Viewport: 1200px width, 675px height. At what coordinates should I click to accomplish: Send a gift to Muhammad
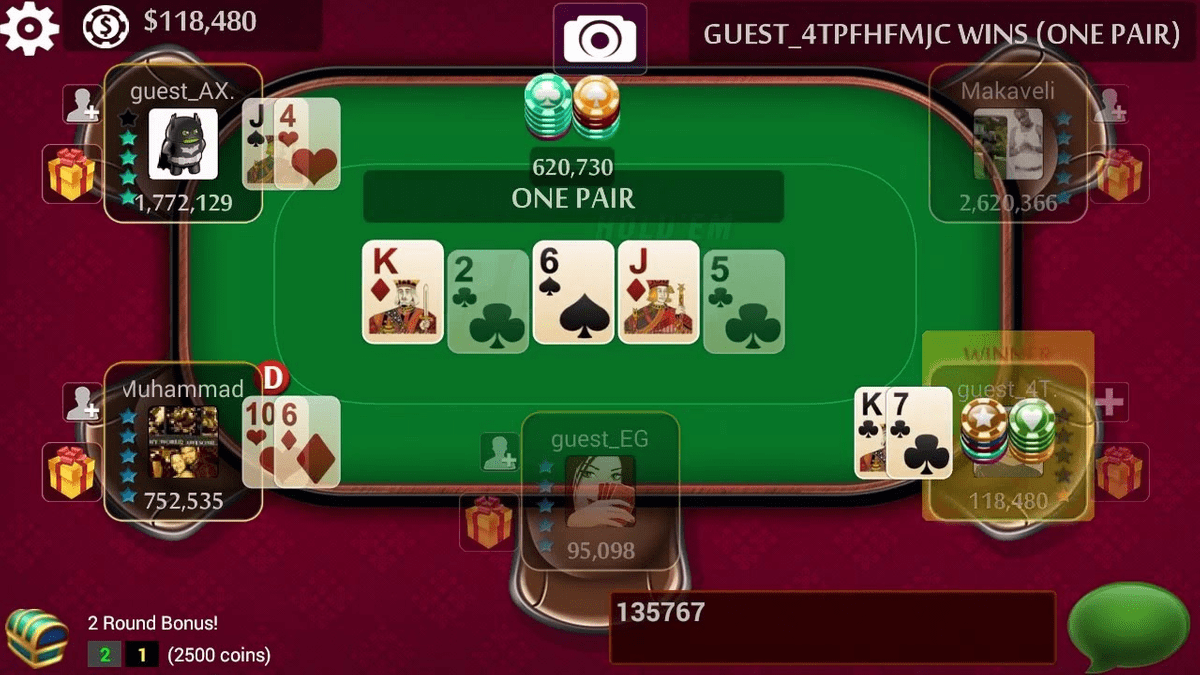point(71,471)
